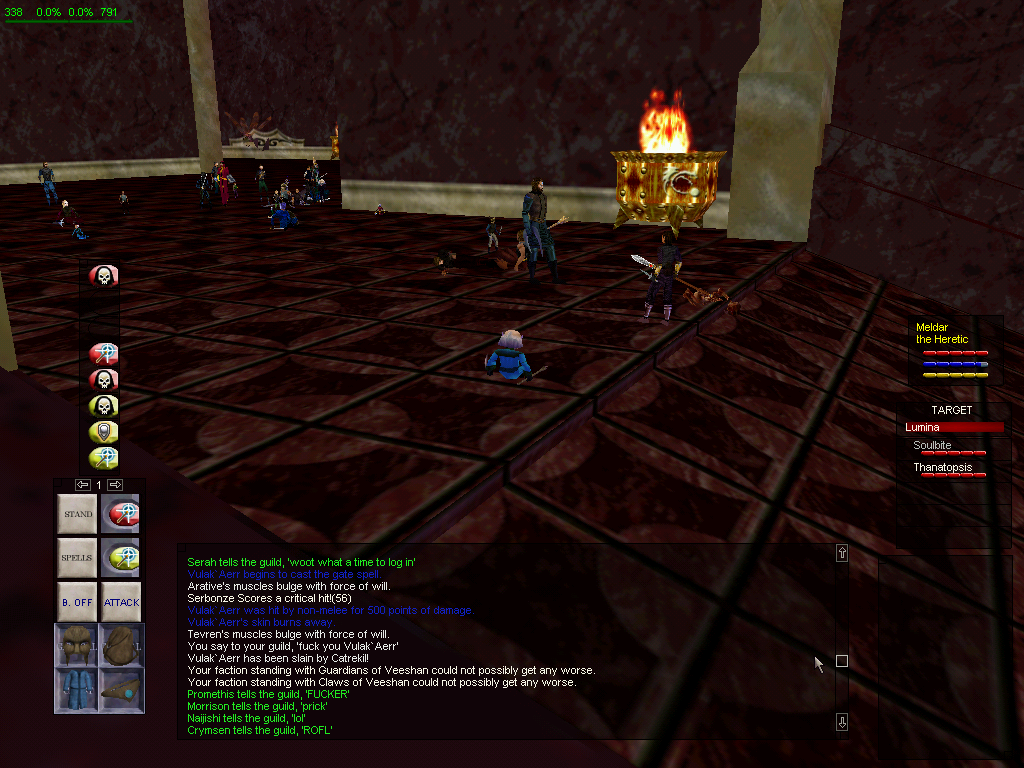Select the brown sack inventory slot
1024x768 pixels.
click(x=121, y=645)
